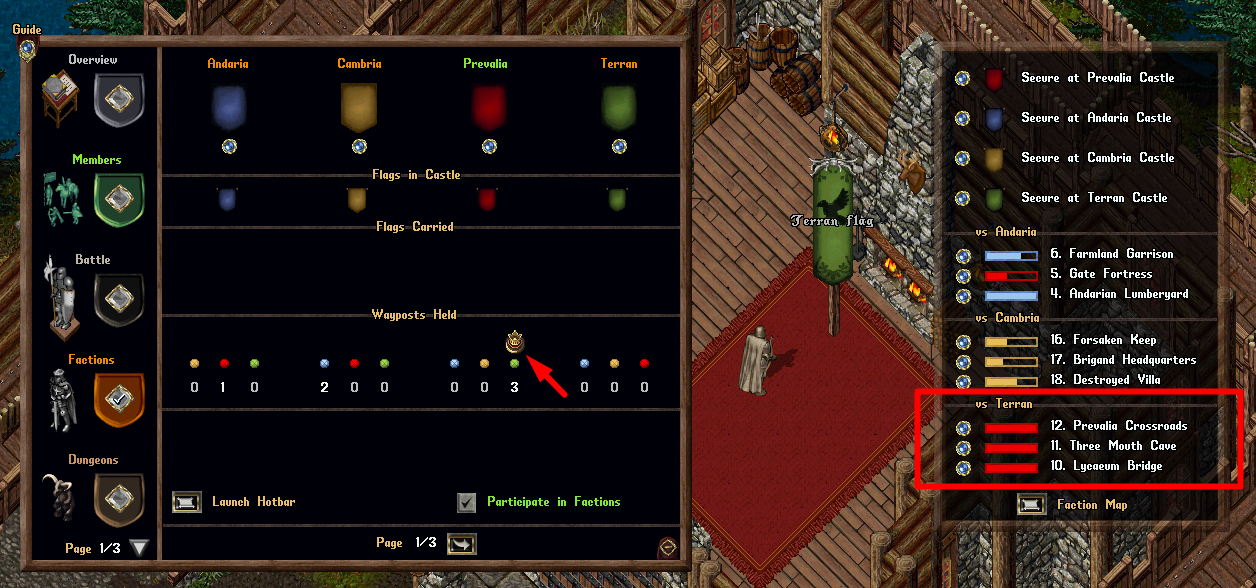
Task: Toggle the Participate in Factions checkbox
Action: coord(467,502)
